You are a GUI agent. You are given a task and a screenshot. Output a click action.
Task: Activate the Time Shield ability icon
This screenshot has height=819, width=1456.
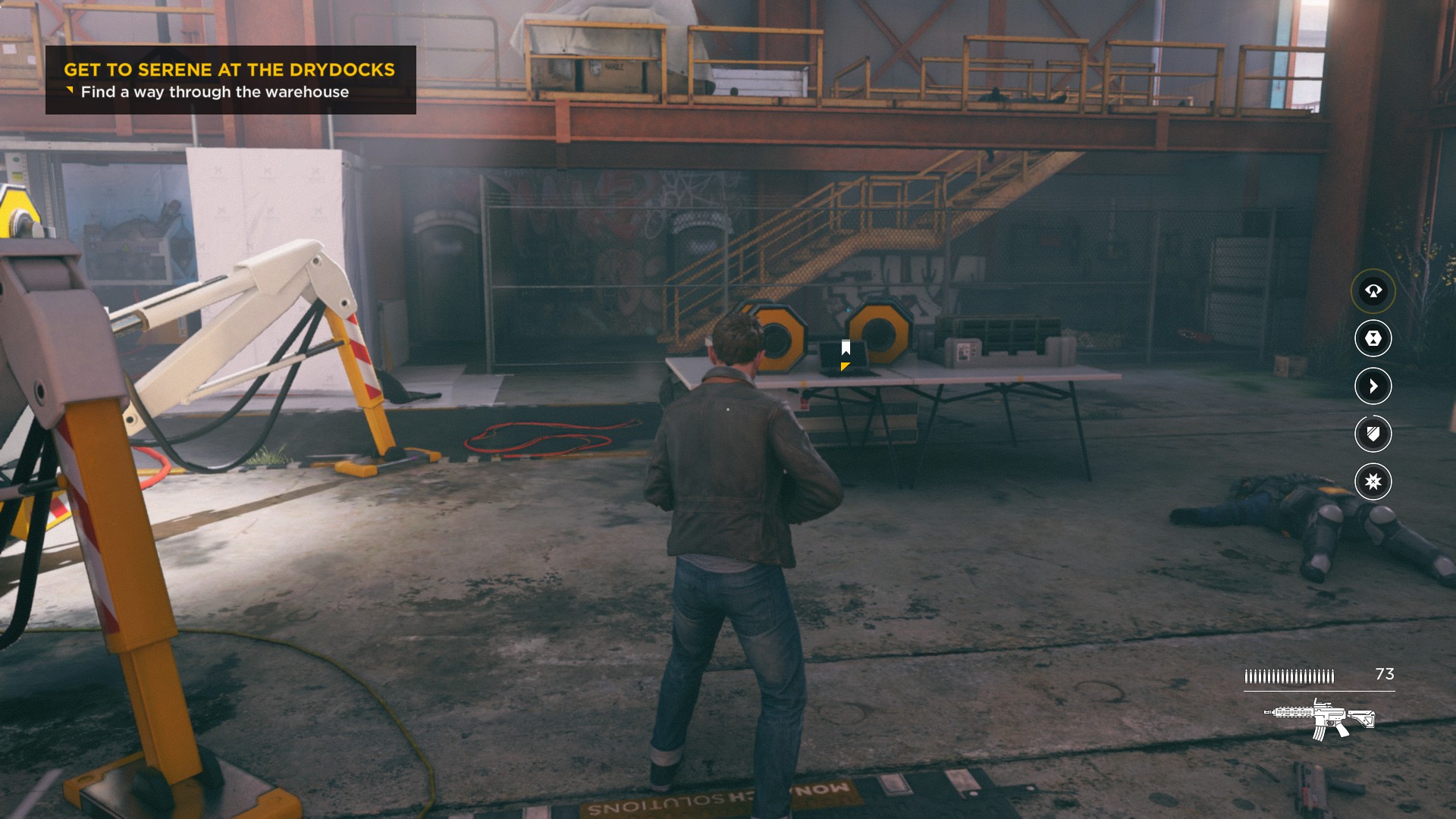tap(1373, 434)
